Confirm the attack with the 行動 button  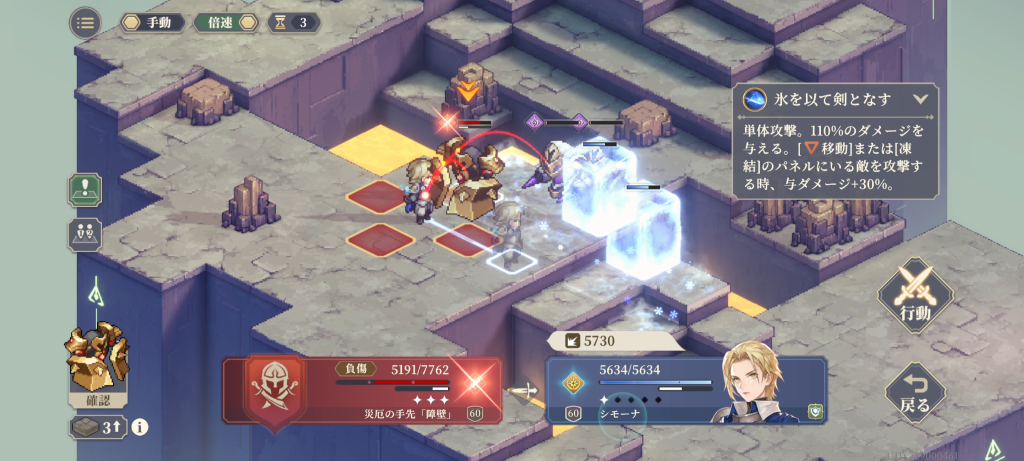point(915,296)
